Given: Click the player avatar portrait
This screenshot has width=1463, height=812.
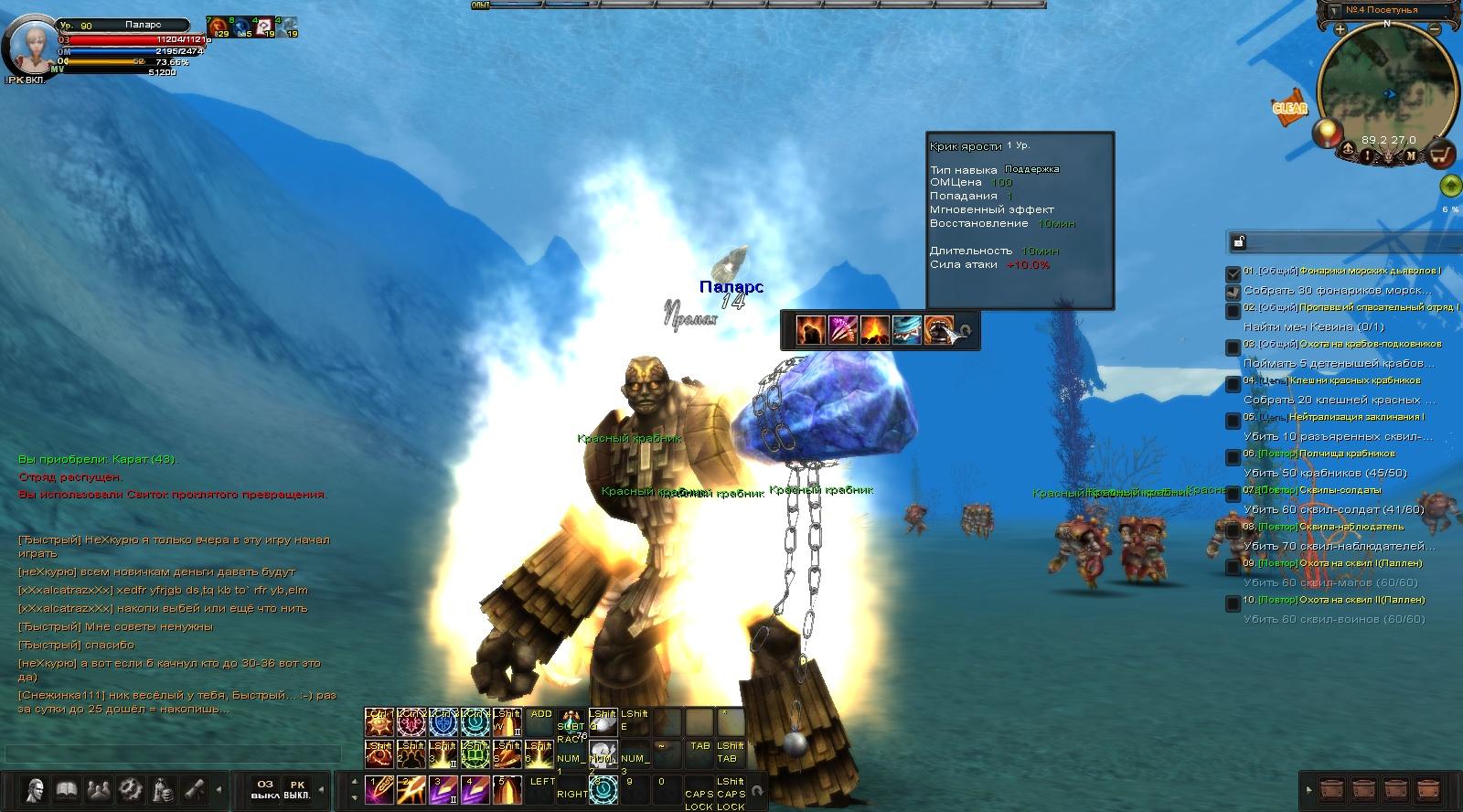Looking at the screenshot, I should click(x=30, y=46).
